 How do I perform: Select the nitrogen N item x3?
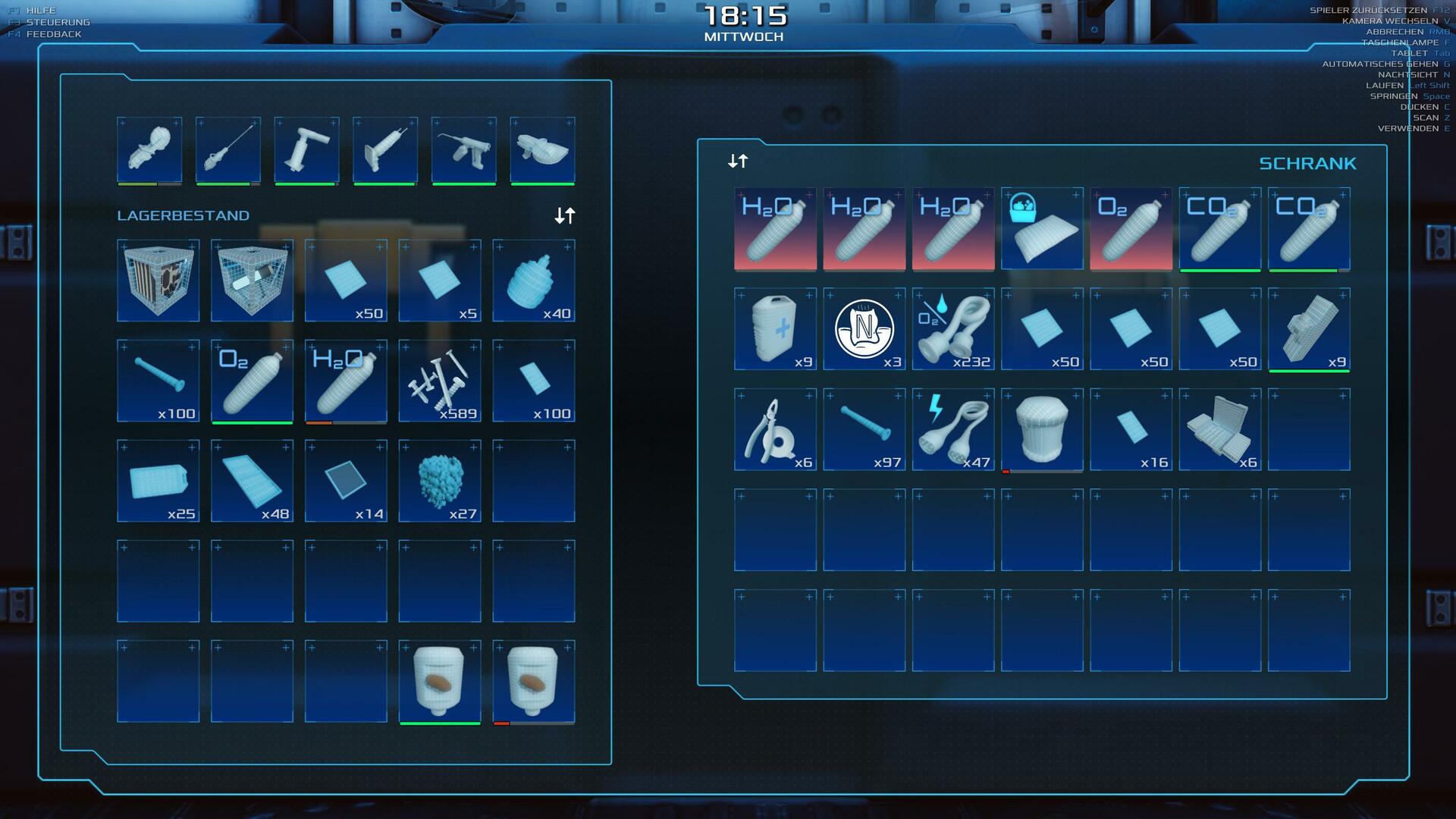[864, 329]
